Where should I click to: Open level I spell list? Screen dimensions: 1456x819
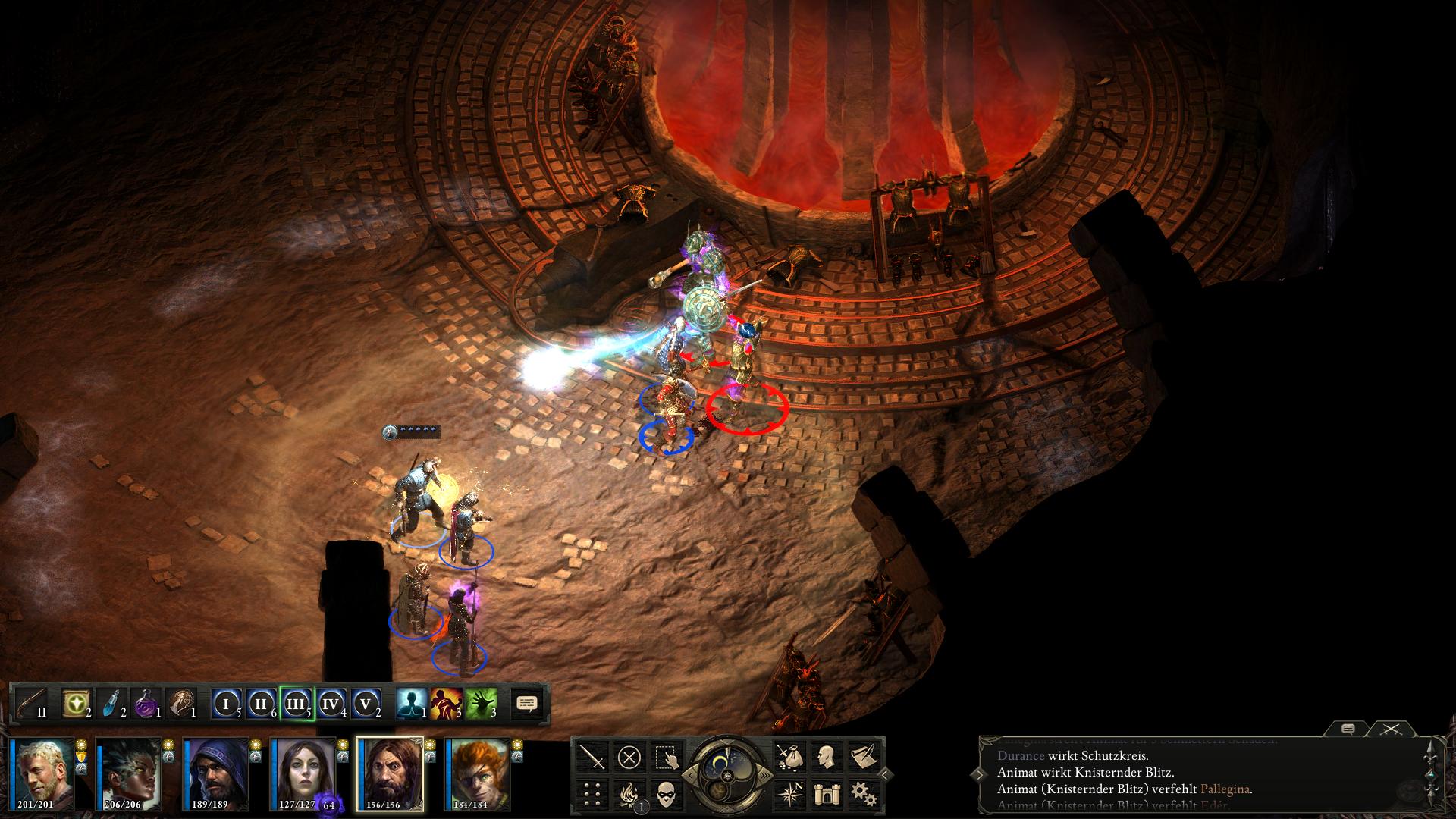[x=225, y=704]
